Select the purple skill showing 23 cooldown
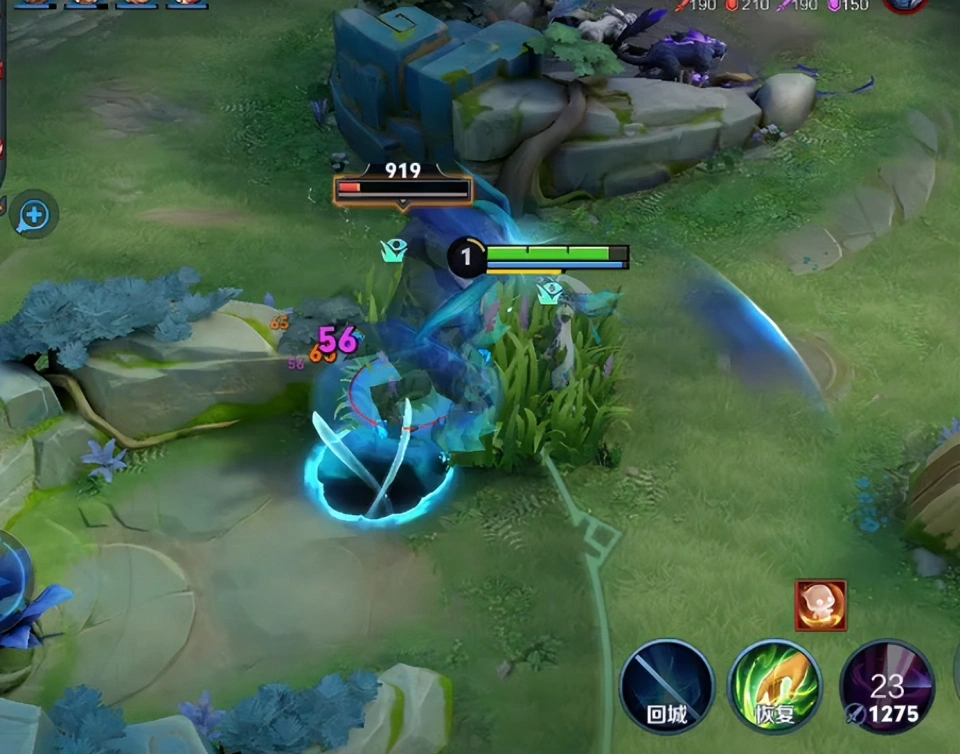 click(886, 687)
